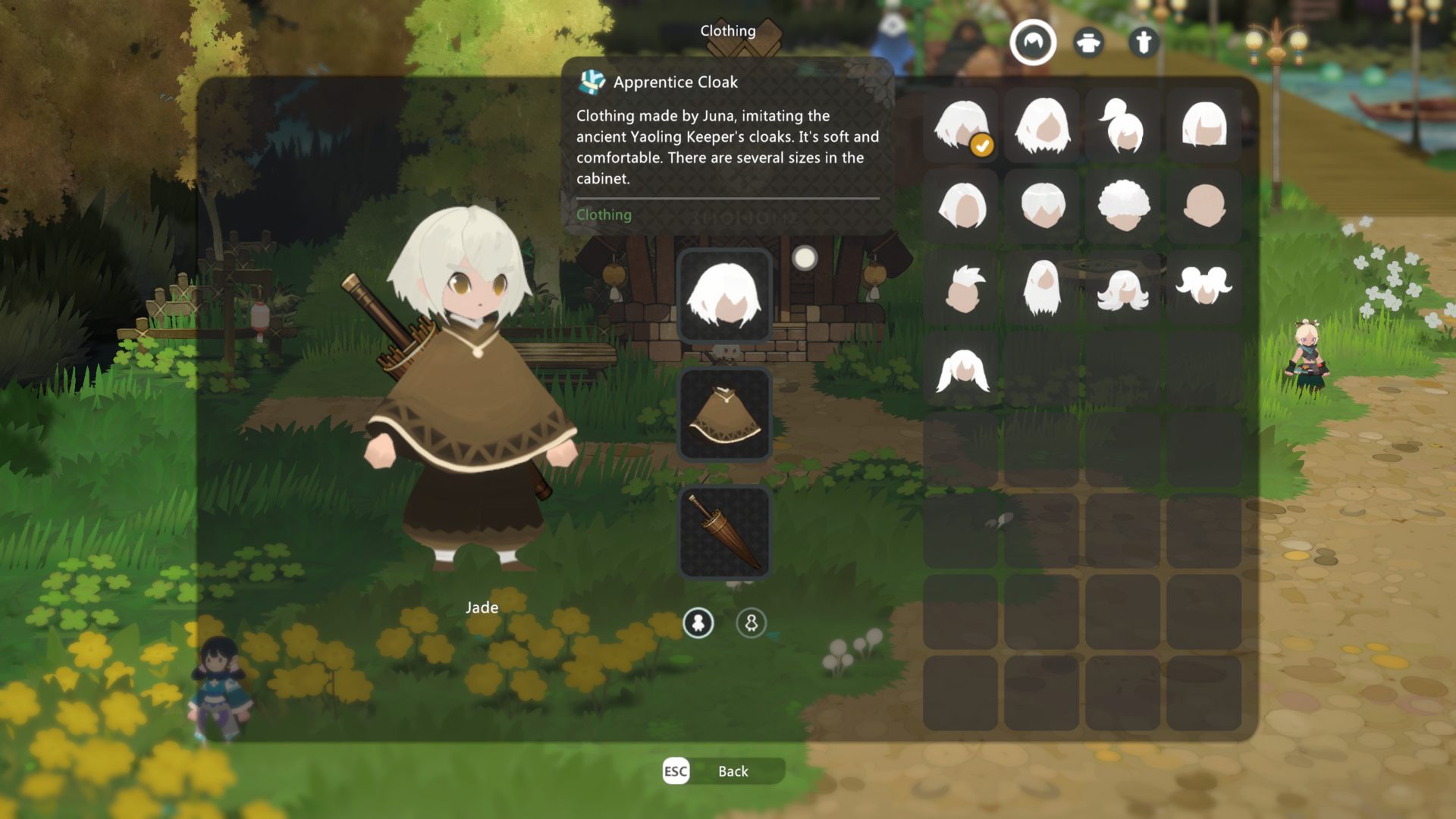Viewport: 1456px width, 819px height.
Task: Choose the long straight hairstyle
Action: [1042, 287]
